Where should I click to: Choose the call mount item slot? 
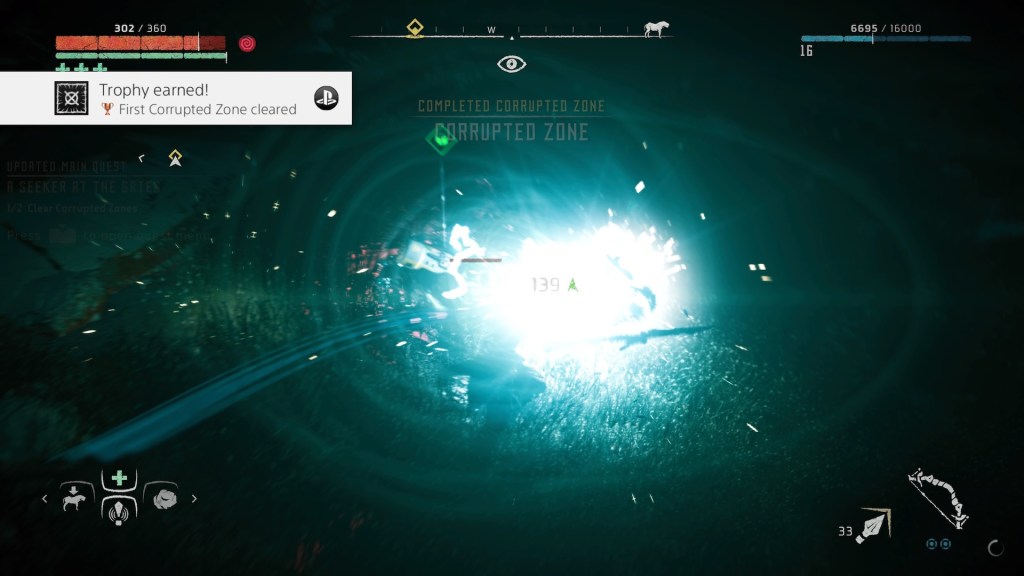77,495
